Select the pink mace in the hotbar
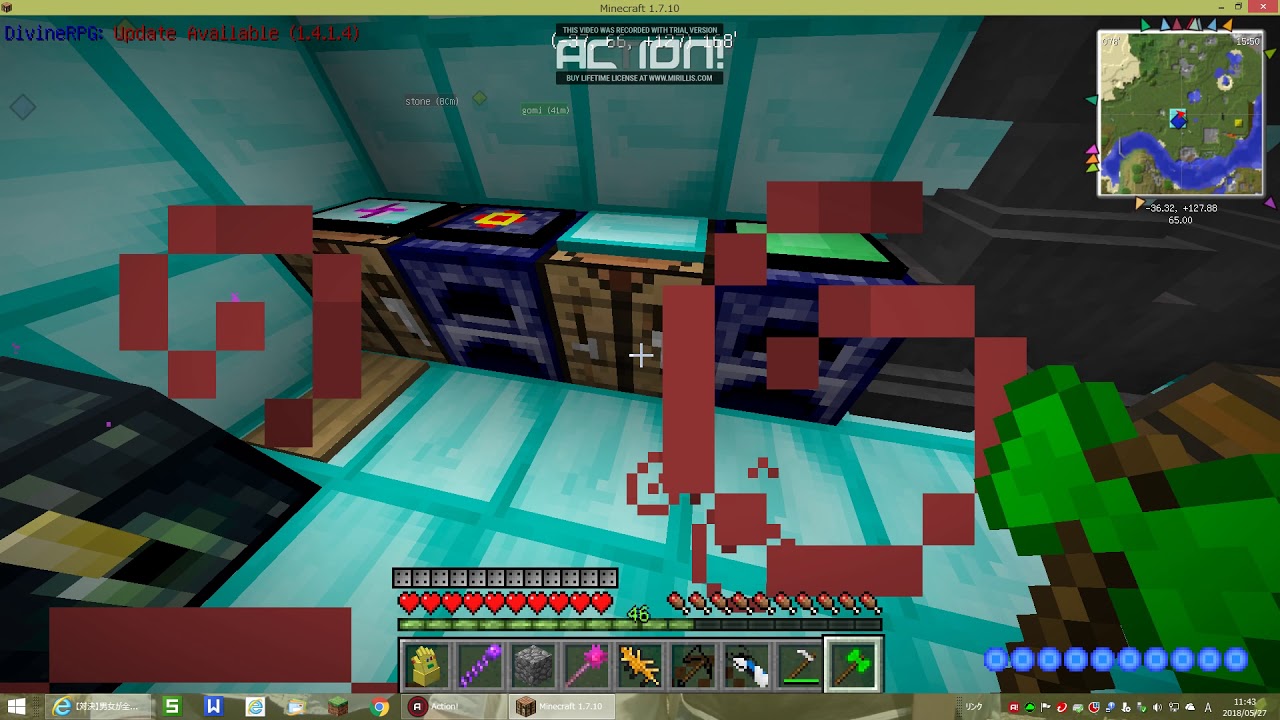 pyautogui.click(x=585, y=662)
